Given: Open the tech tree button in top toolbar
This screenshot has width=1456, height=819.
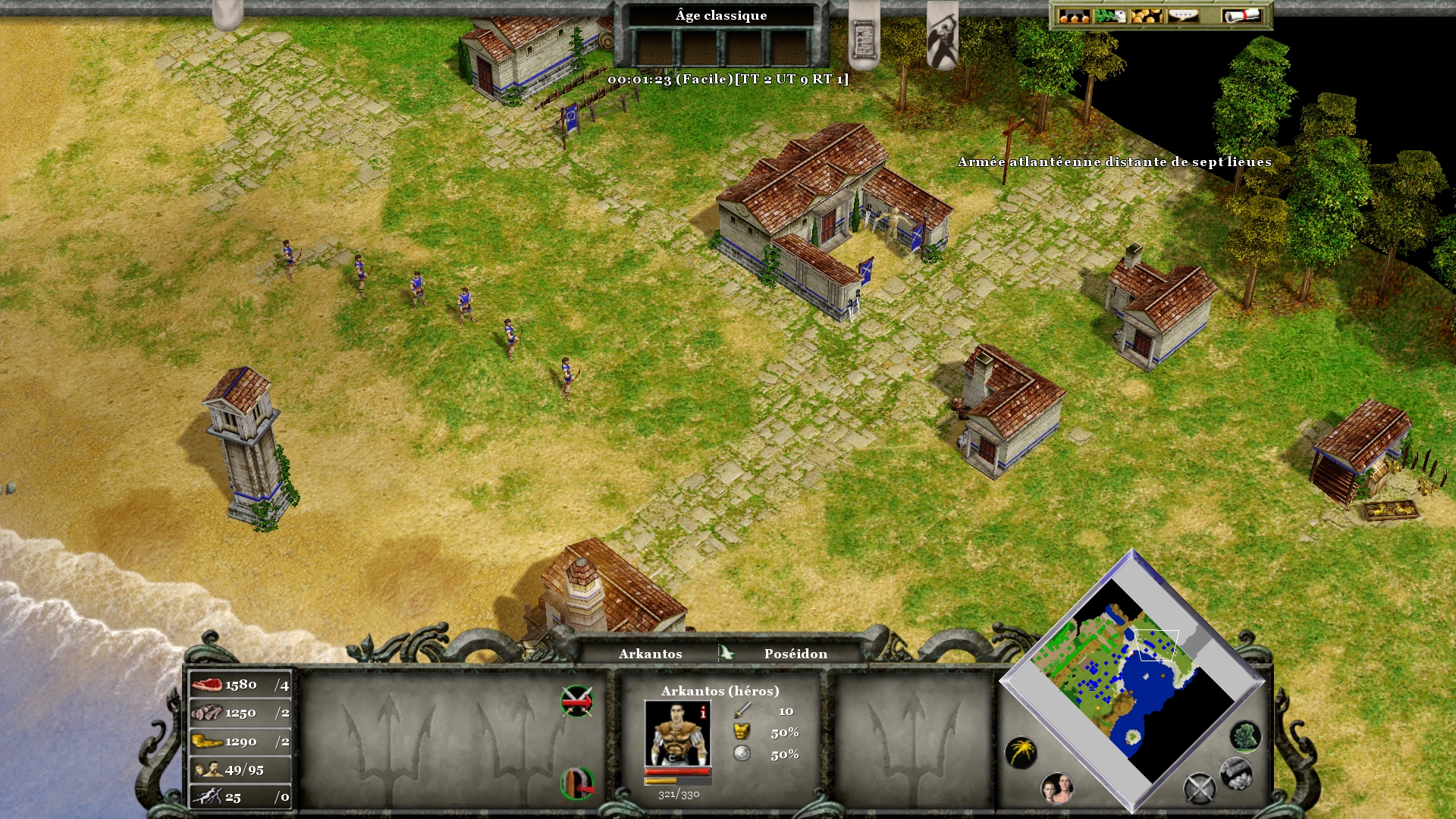Looking at the screenshot, I should 1073,16.
